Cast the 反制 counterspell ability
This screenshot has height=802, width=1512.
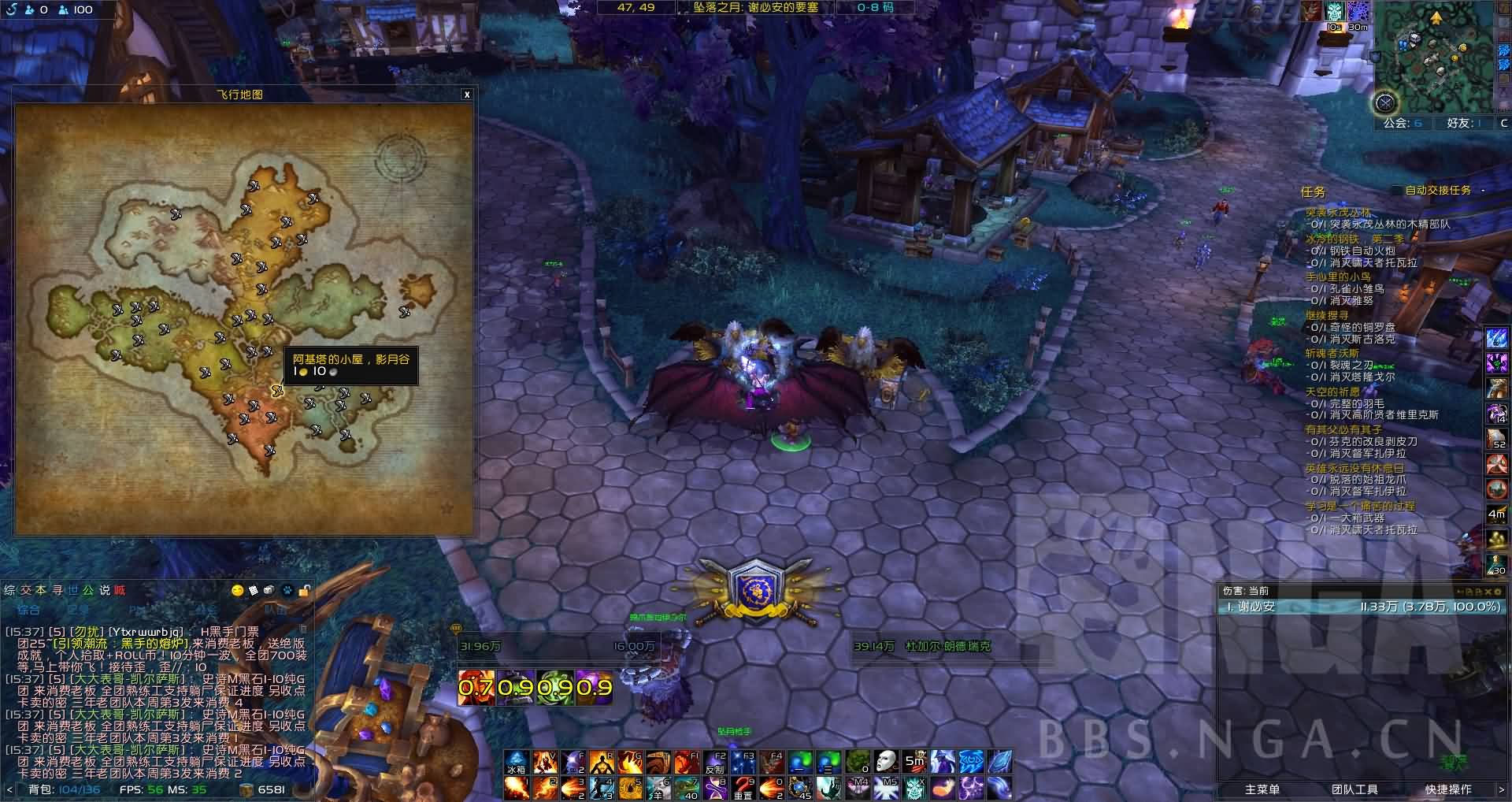[x=715, y=763]
